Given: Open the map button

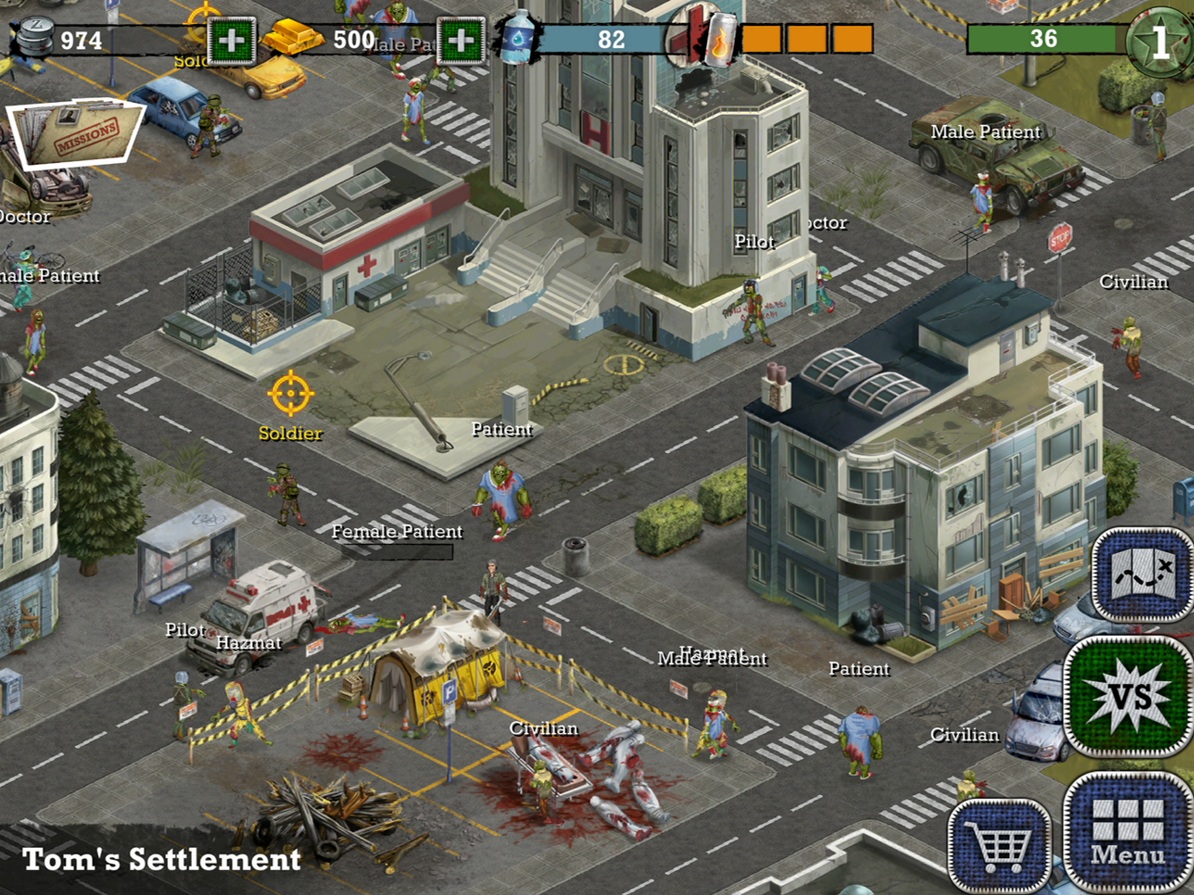Looking at the screenshot, I should [1143, 576].
